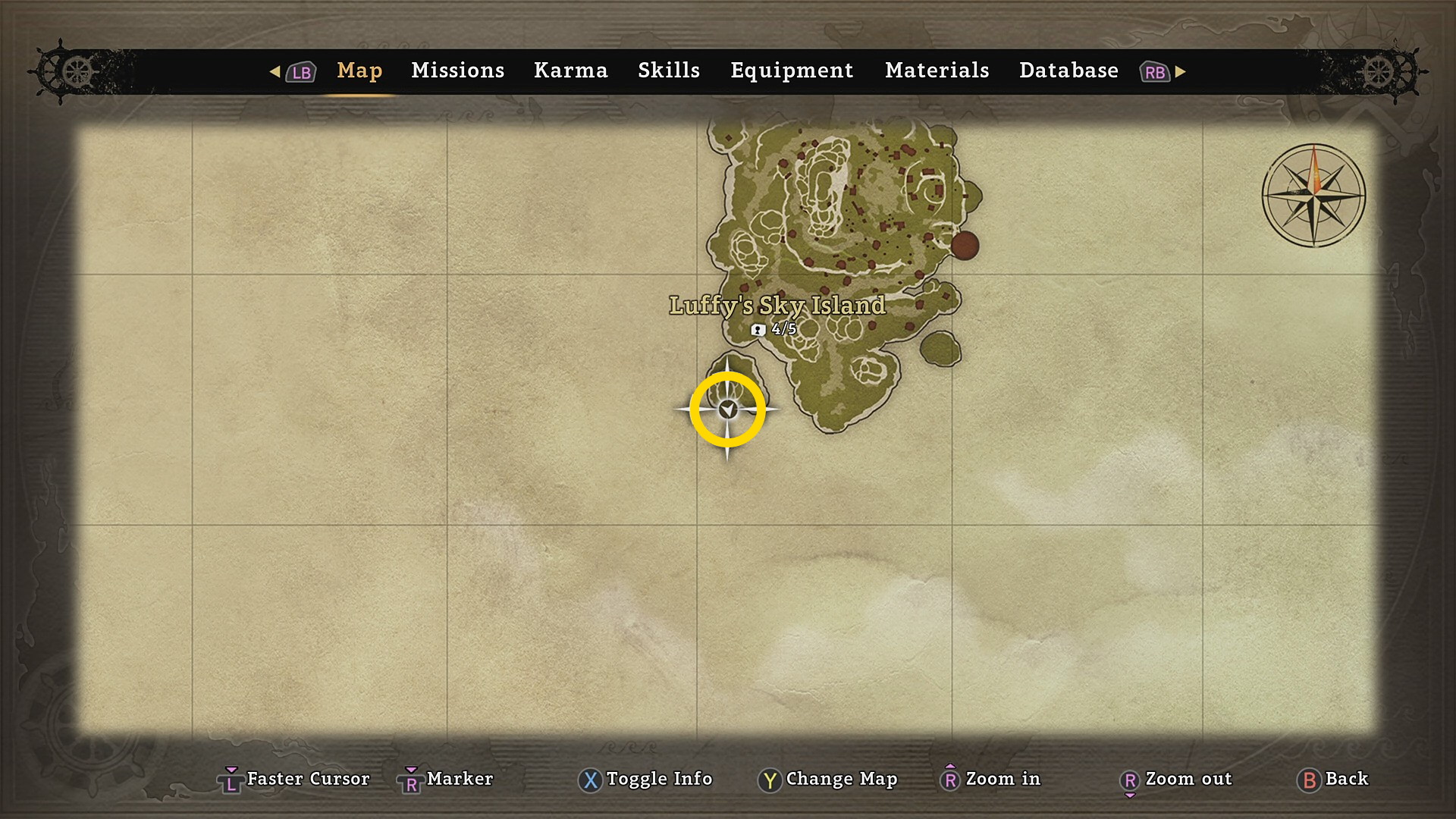This screenshot has height=819, width=1456.
Task: Click the player position marker on map
Action: pos(728,409)
